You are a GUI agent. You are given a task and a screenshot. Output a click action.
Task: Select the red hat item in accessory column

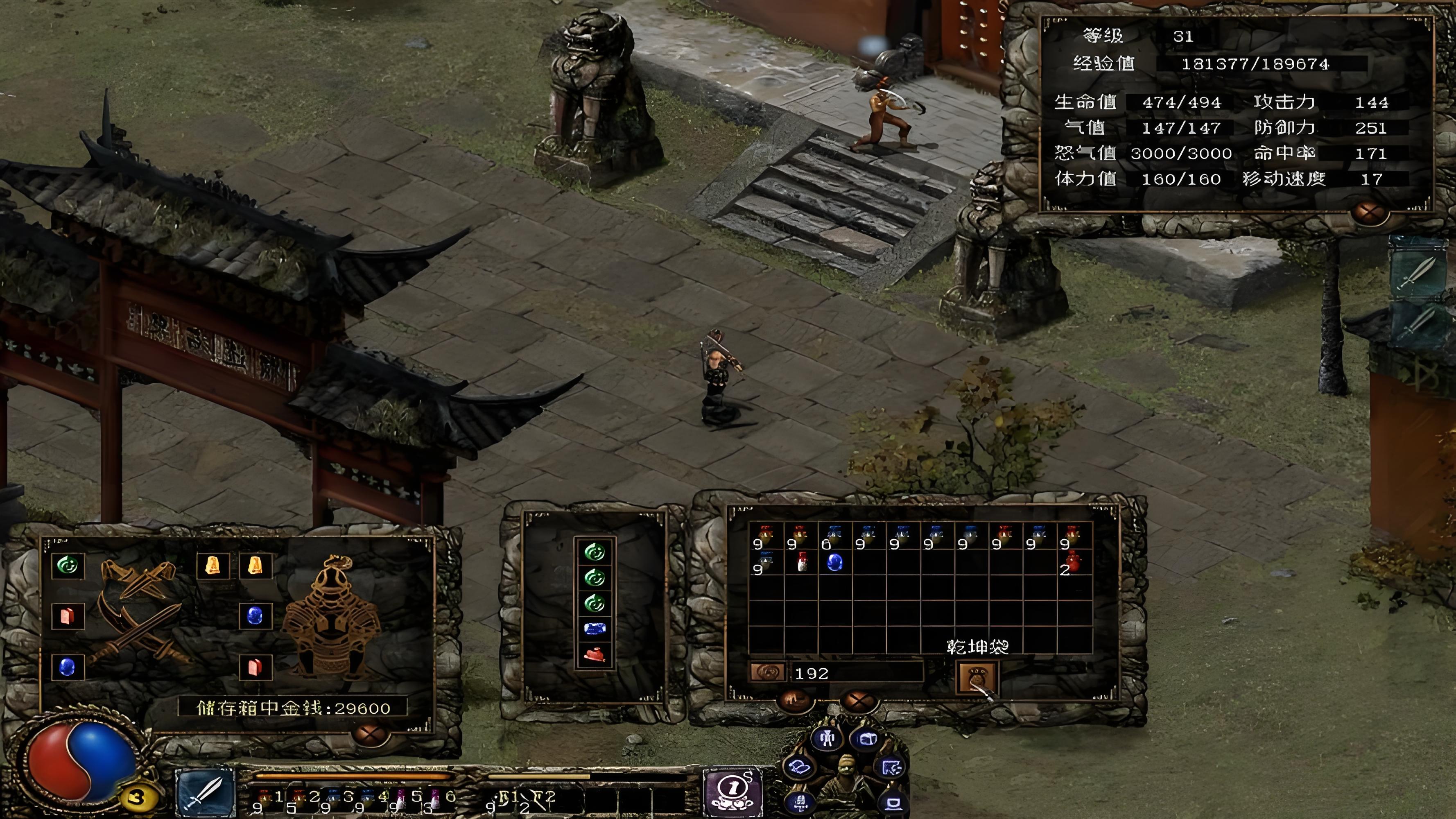tap(594, 654)
